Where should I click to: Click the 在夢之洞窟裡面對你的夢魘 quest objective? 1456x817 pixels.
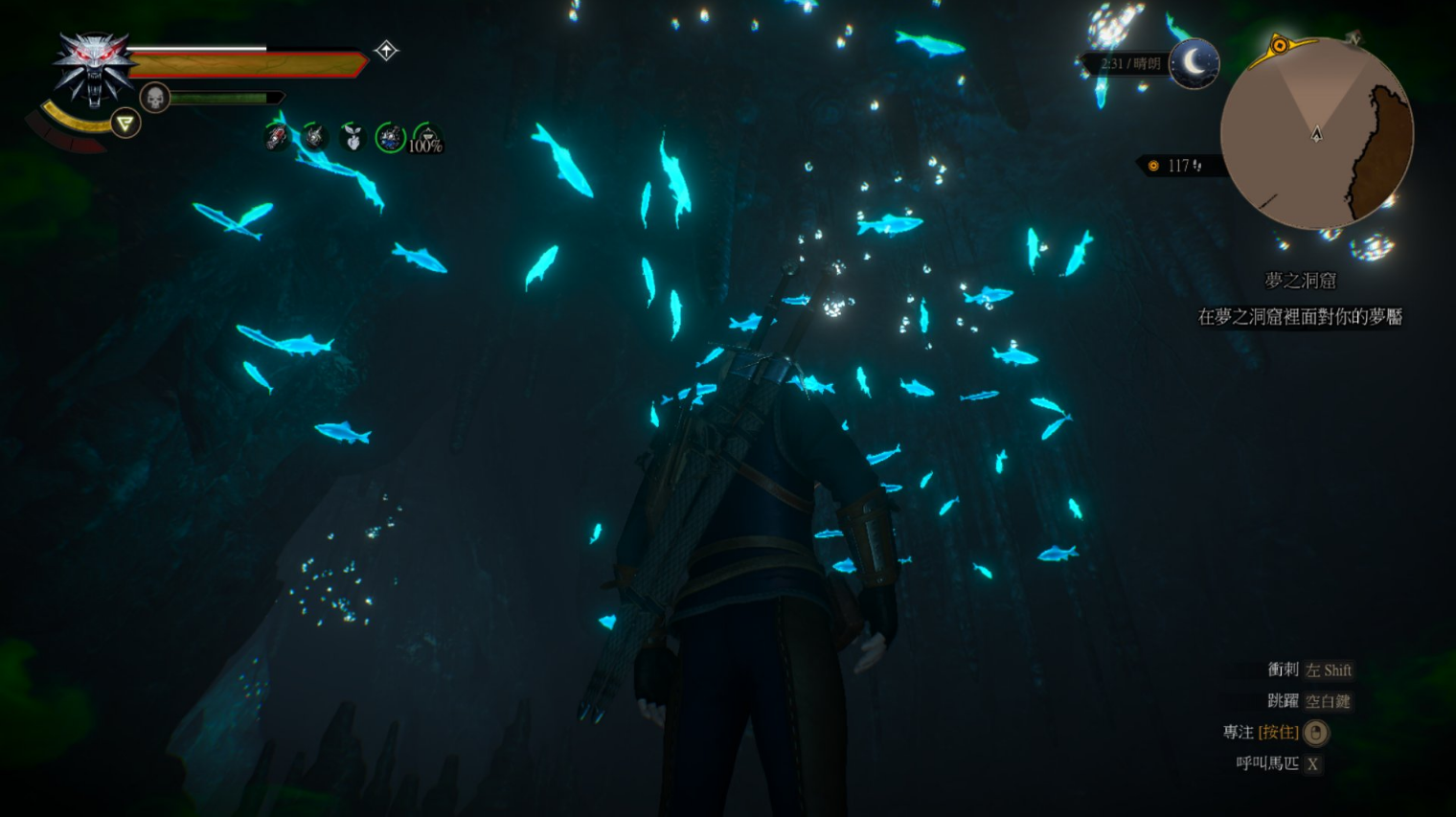(1300, 317)
